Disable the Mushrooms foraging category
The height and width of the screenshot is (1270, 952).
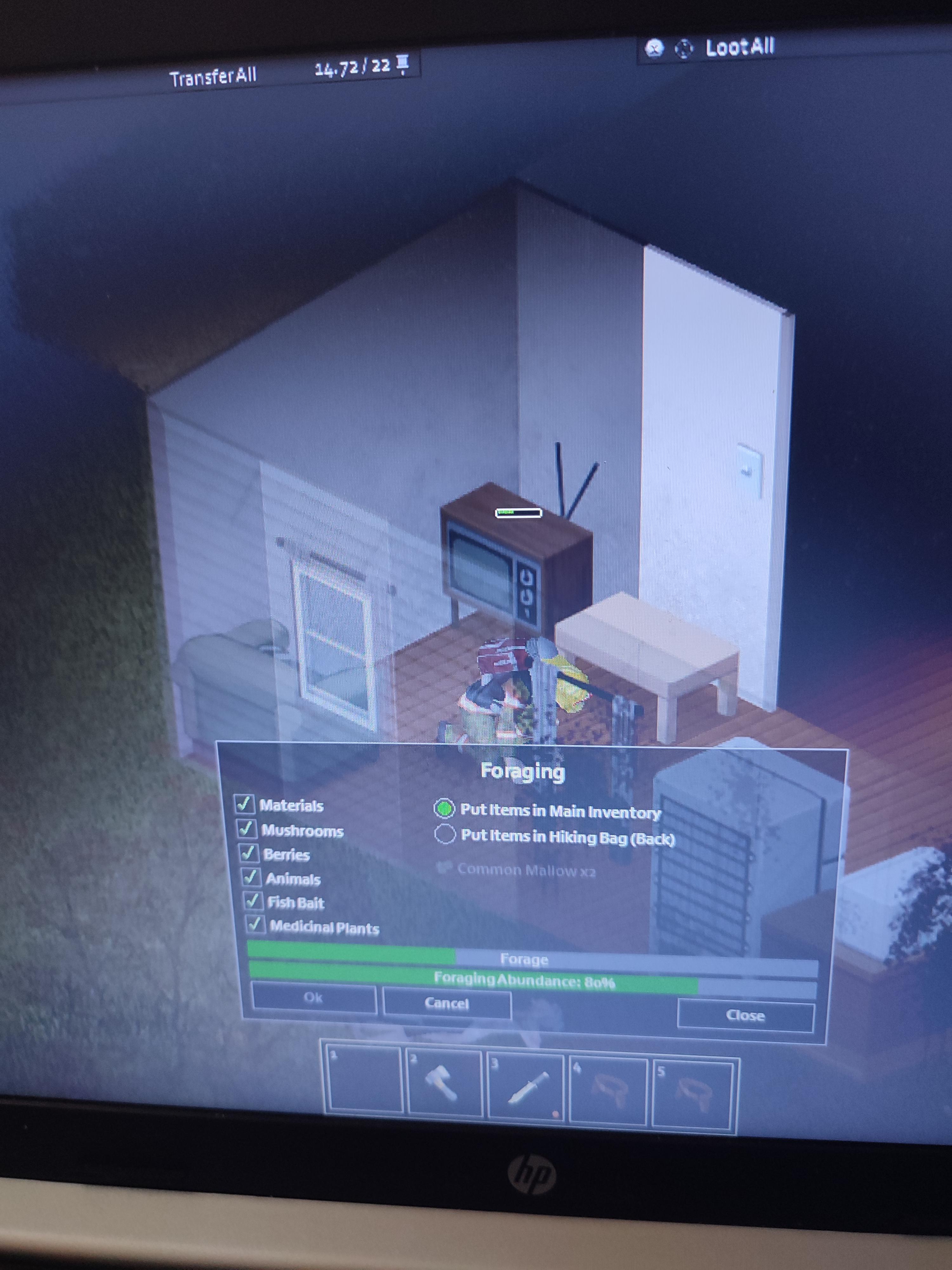(248, 830)
